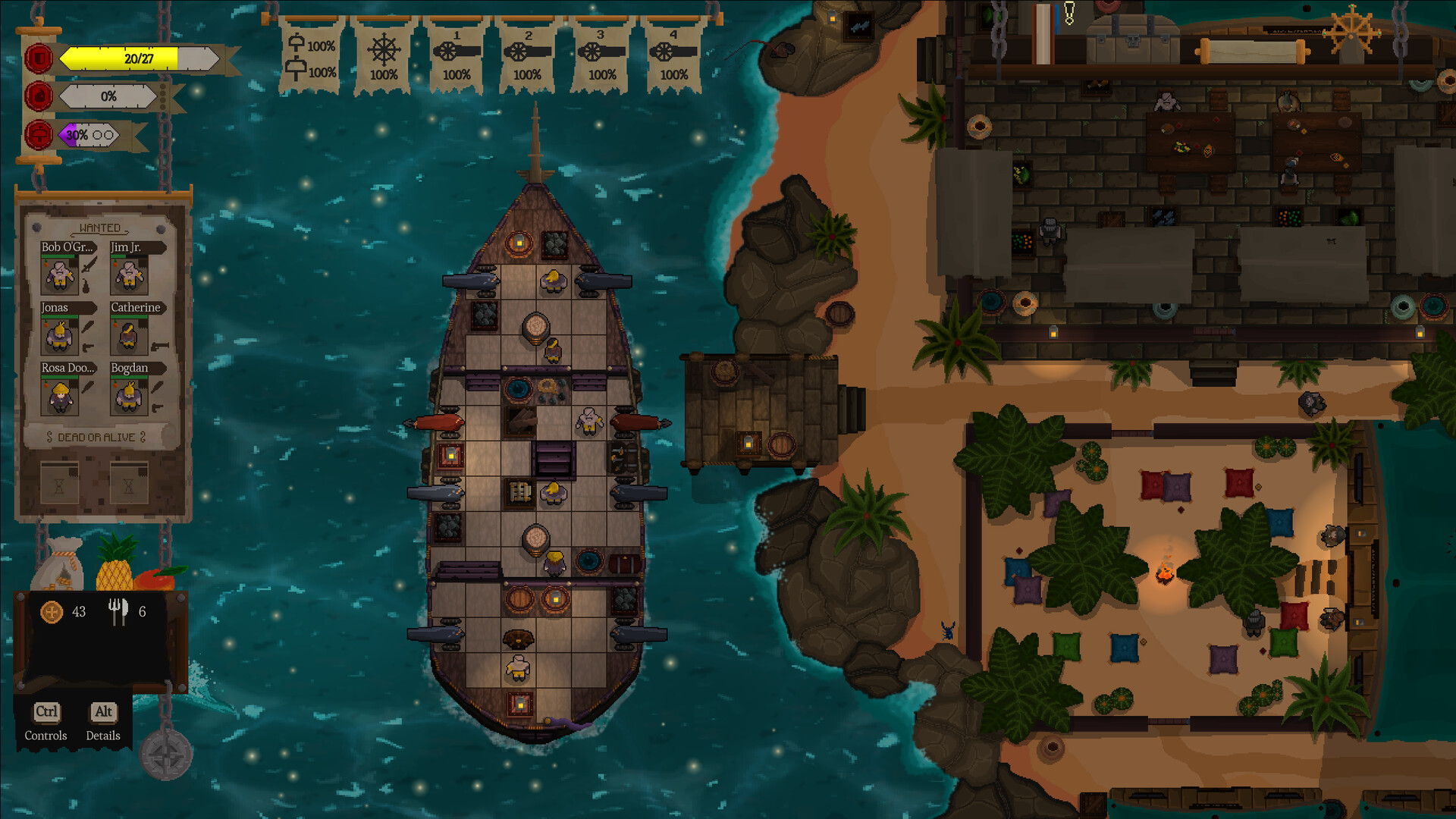Toggle the second empty circle on the bell meter

[108, 135]
